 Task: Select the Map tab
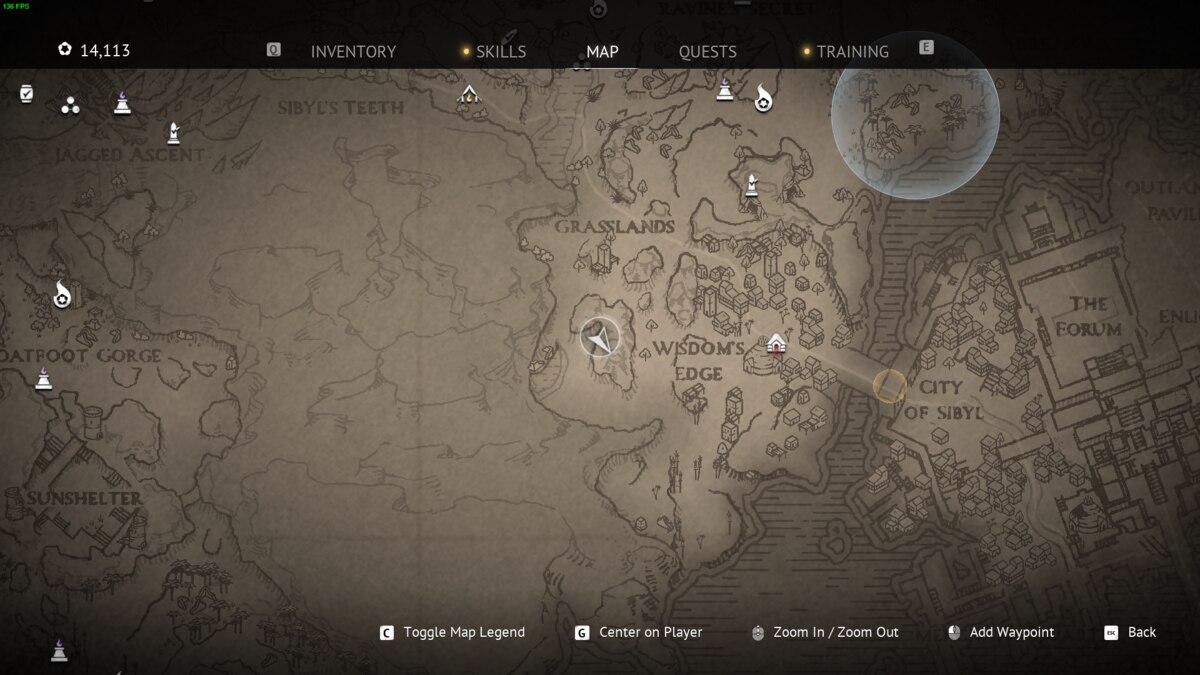(602, 52)
